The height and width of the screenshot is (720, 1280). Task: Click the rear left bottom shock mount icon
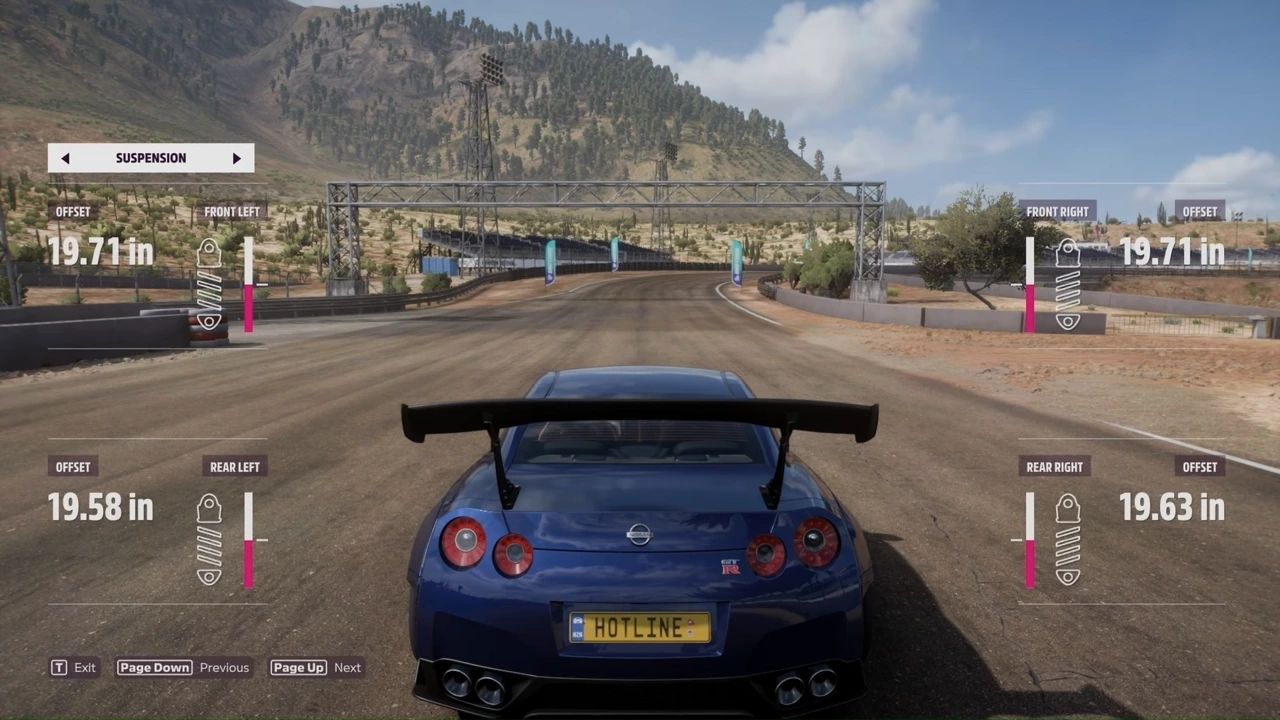208,578
